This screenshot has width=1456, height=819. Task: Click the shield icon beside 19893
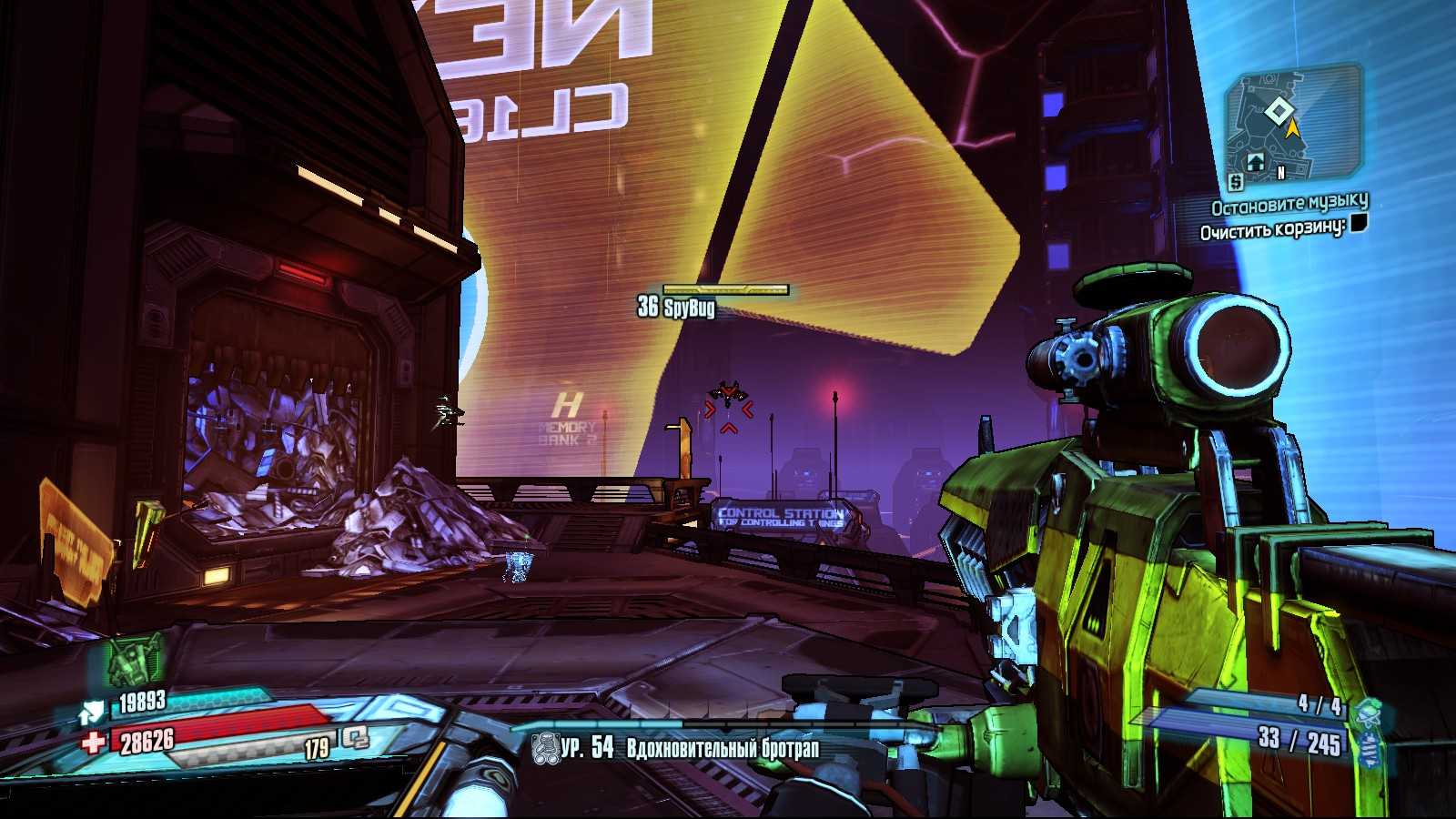[92, 710]
